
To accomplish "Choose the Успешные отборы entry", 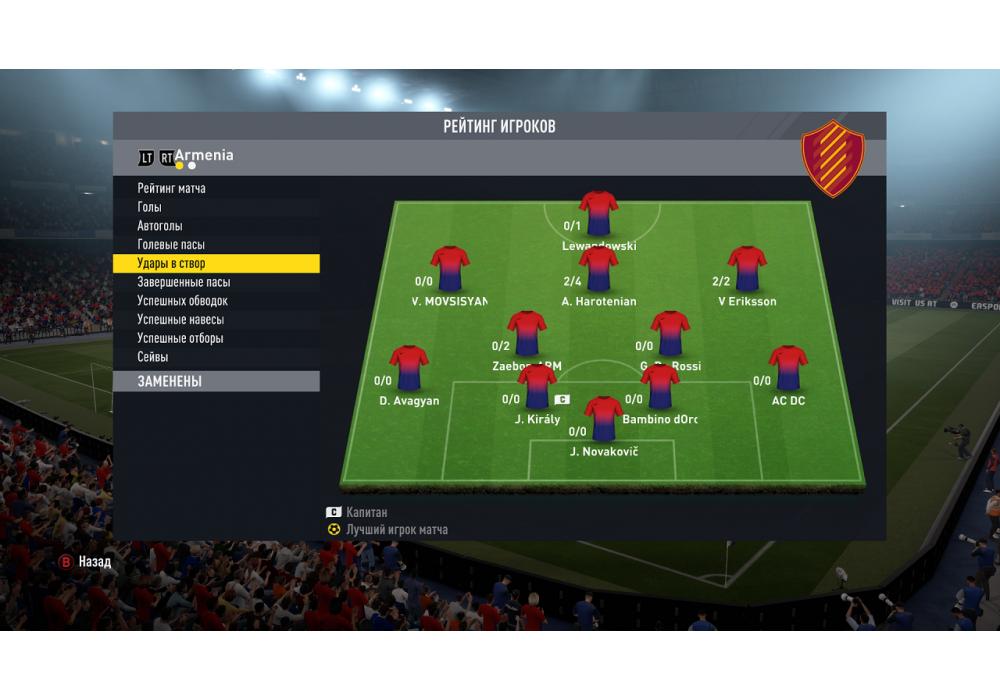I will point(180,338).
